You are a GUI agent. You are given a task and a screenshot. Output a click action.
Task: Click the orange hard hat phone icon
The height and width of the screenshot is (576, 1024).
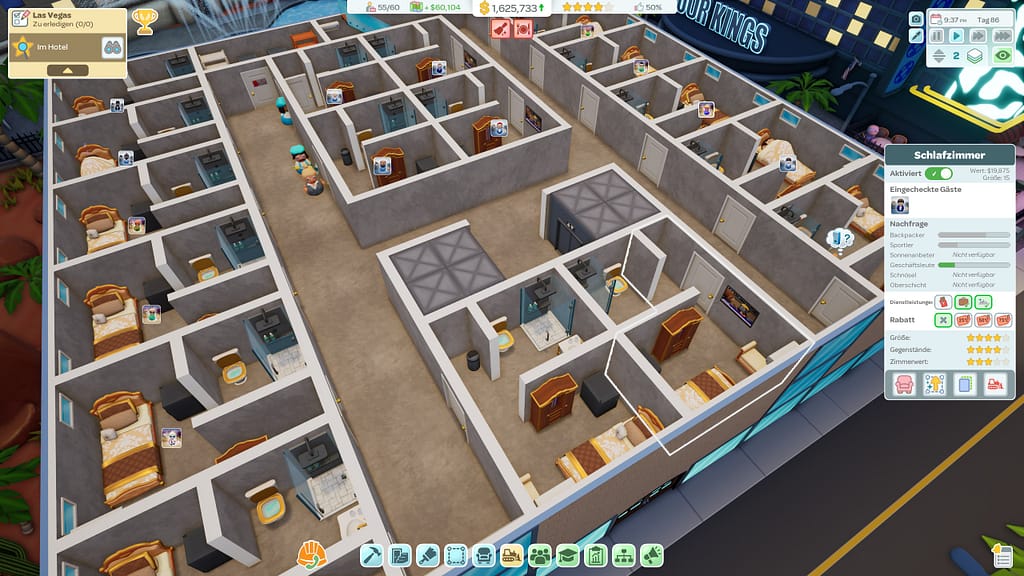[312, 553]
